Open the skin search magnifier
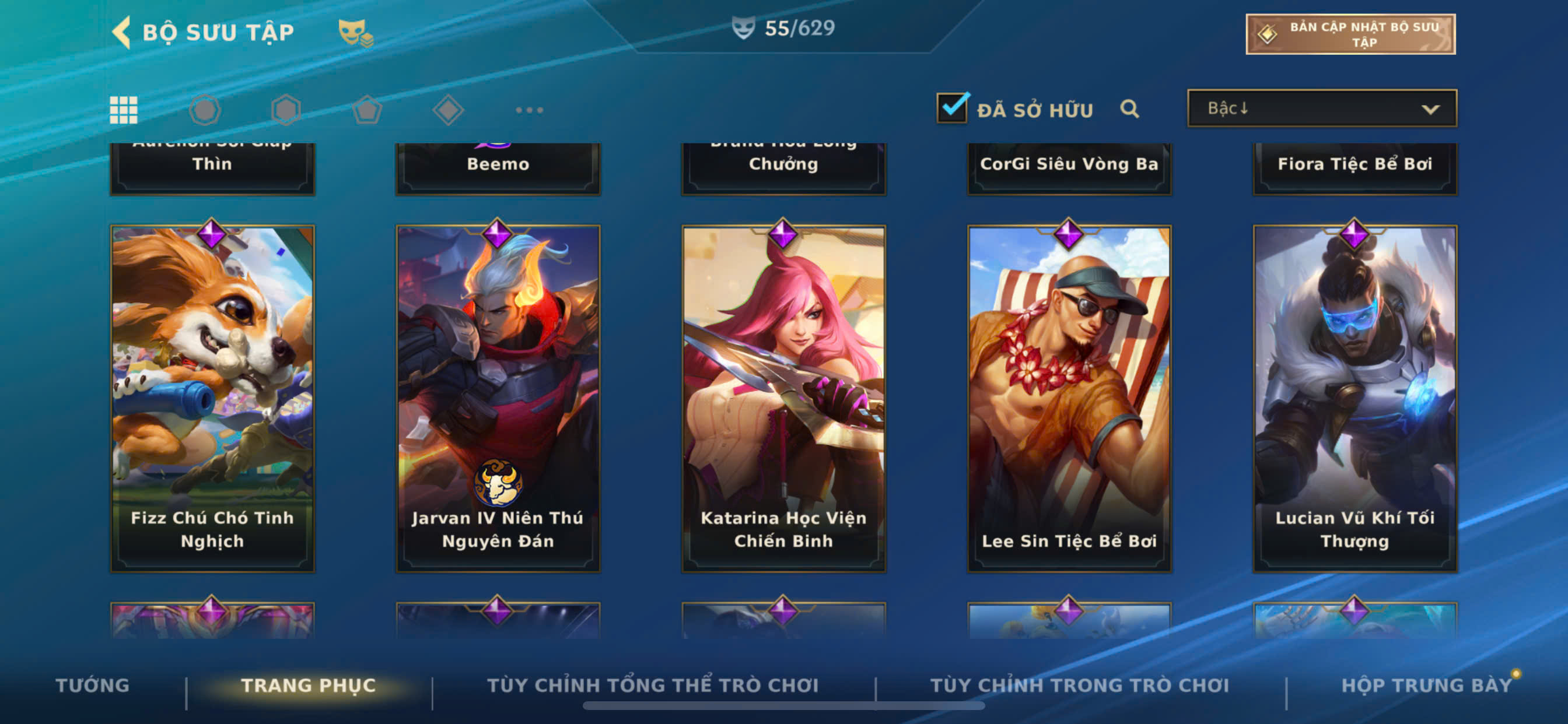The width and height of the screenshot is (1568, 724). click(1129, 109)
